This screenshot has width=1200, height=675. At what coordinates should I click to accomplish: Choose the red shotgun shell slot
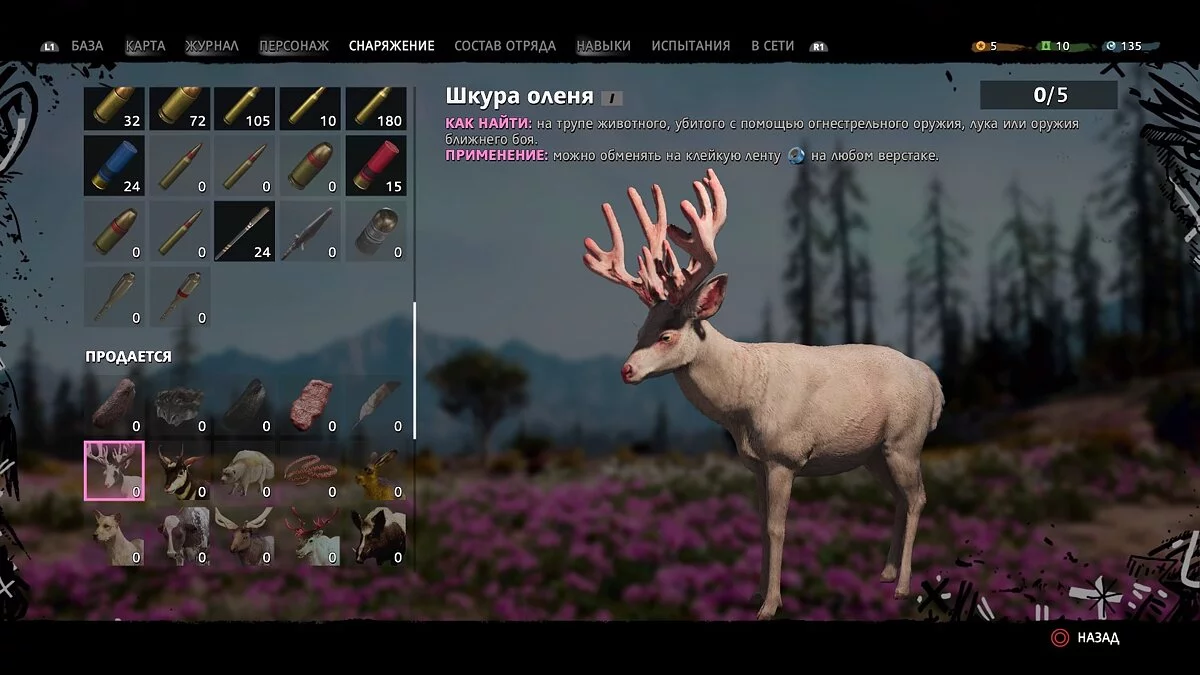[376, 165]
